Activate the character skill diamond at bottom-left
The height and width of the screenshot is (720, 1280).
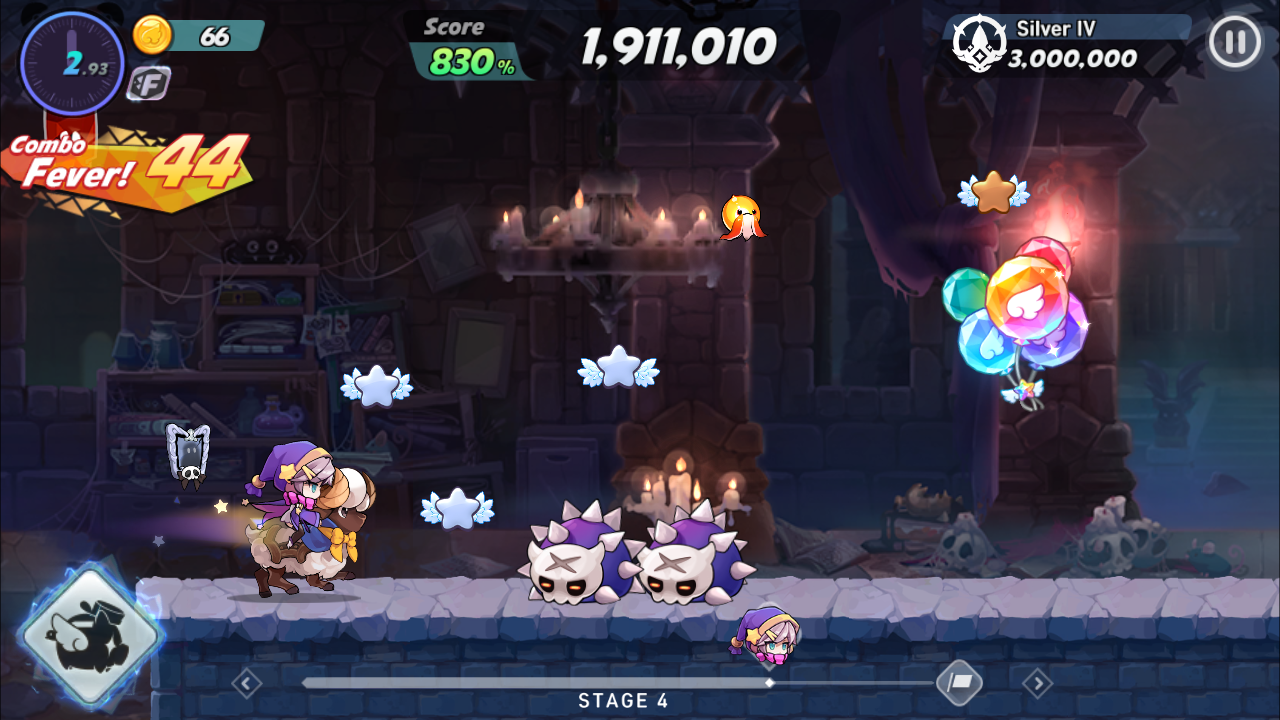[88, 630]
